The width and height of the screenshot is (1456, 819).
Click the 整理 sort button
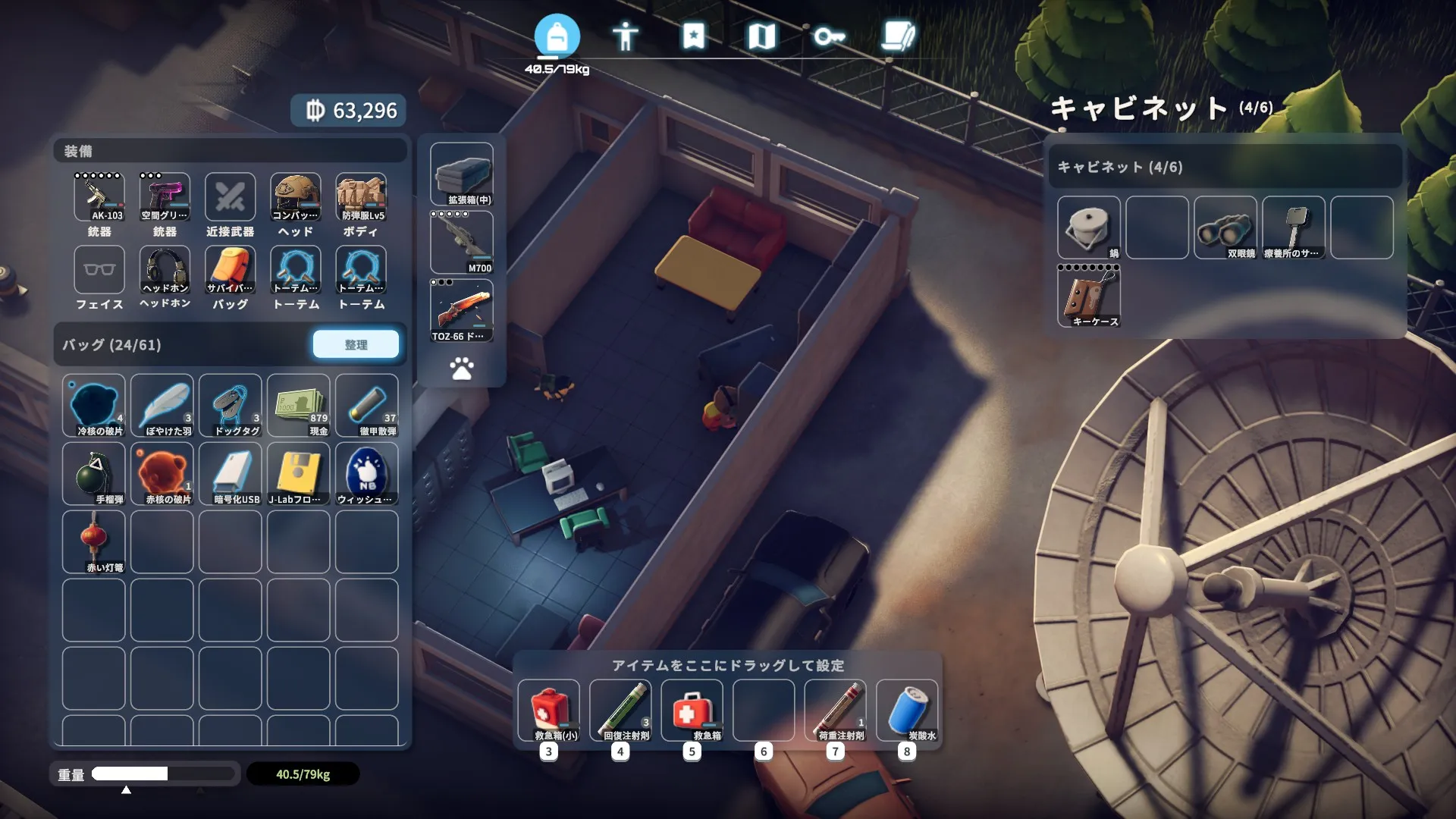tap(356, 344)
